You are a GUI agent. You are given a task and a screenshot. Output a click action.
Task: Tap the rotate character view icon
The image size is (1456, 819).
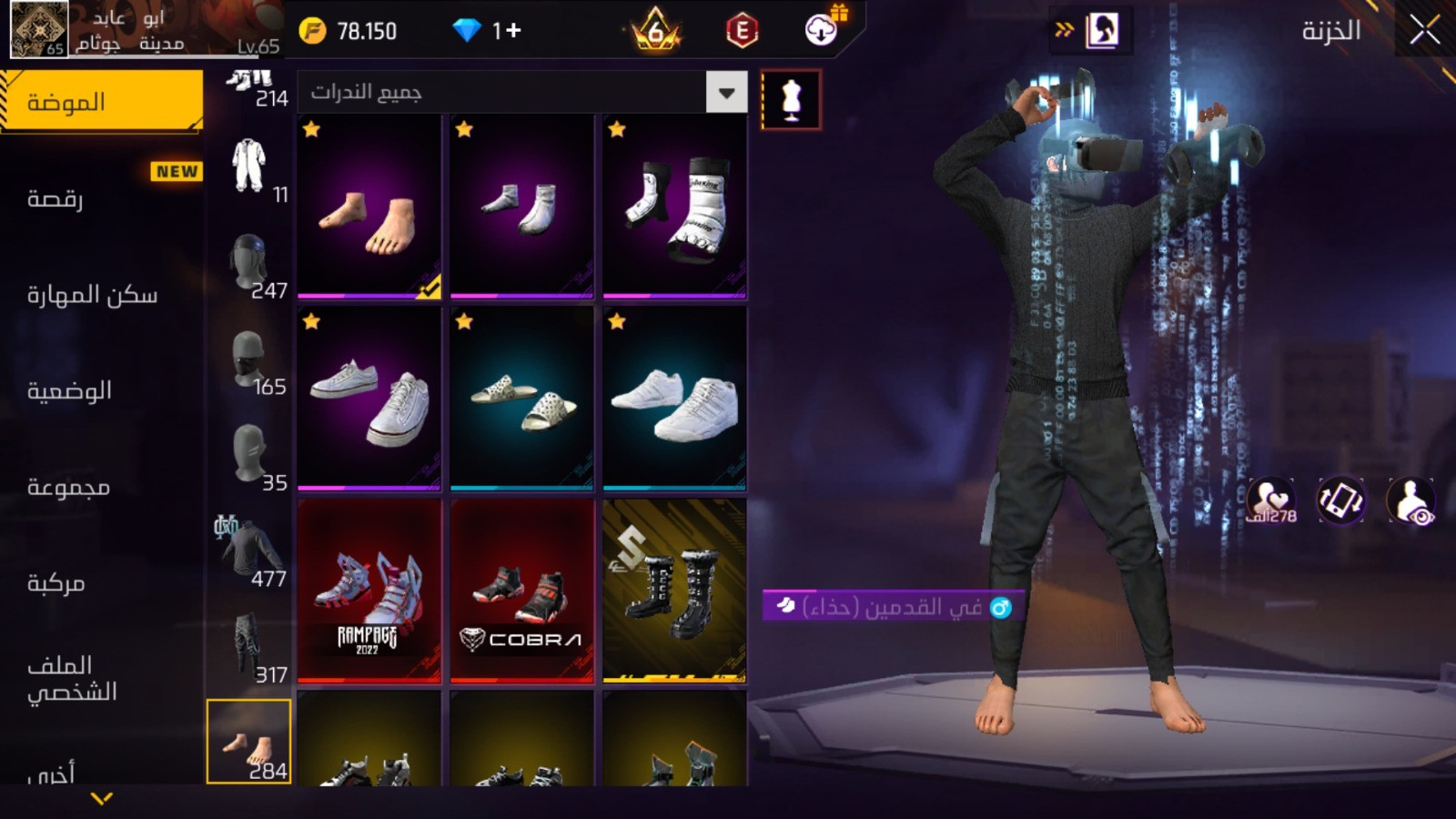pyautogui.click(x=1340, y=500)
